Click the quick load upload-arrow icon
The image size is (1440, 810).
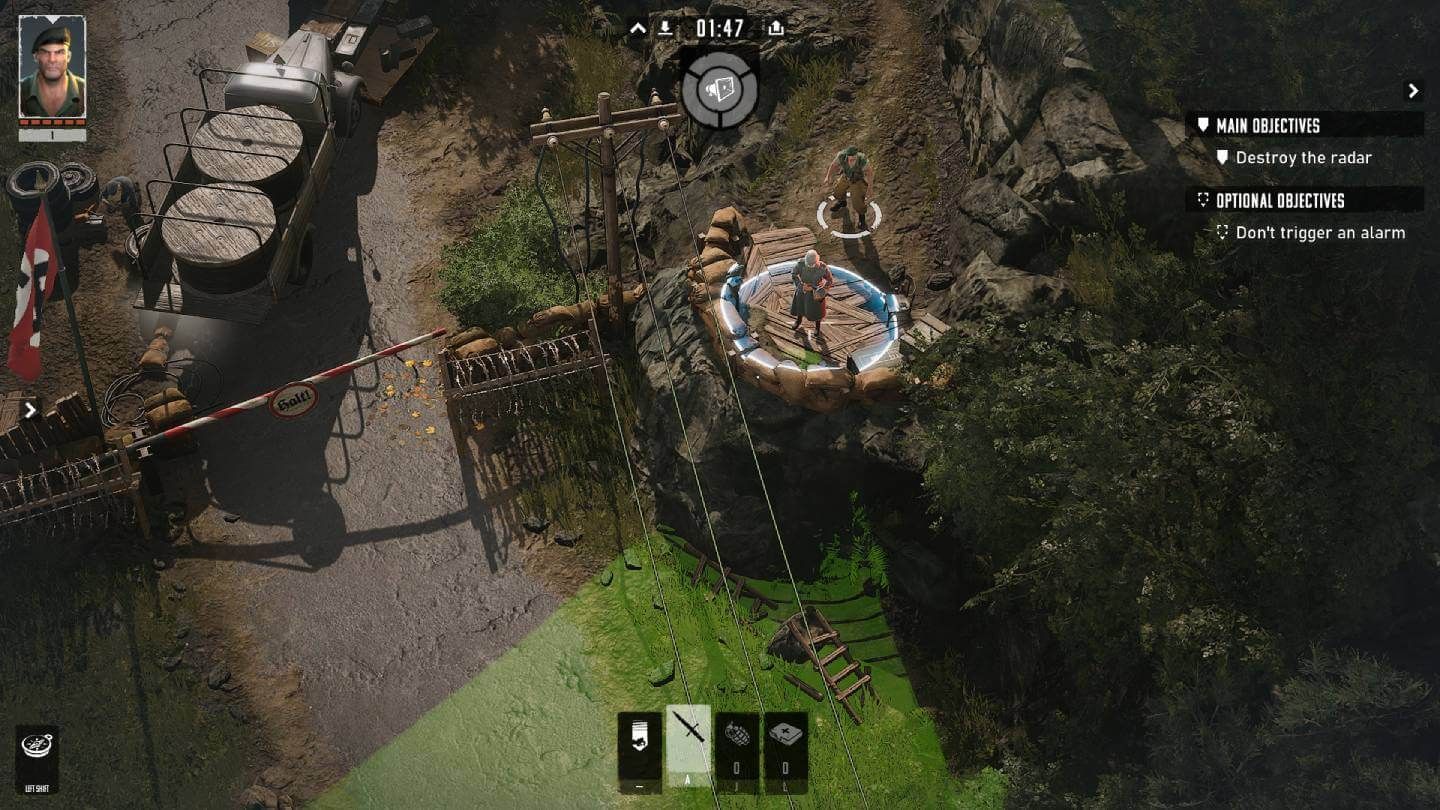(x=775, y=28)
